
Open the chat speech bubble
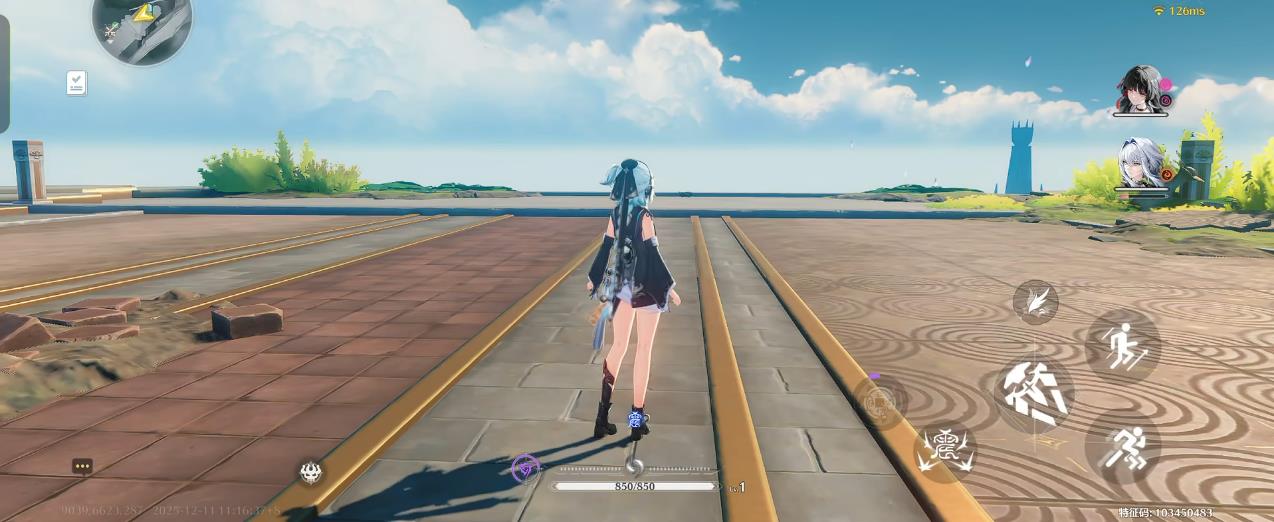[x=82, y=466]
